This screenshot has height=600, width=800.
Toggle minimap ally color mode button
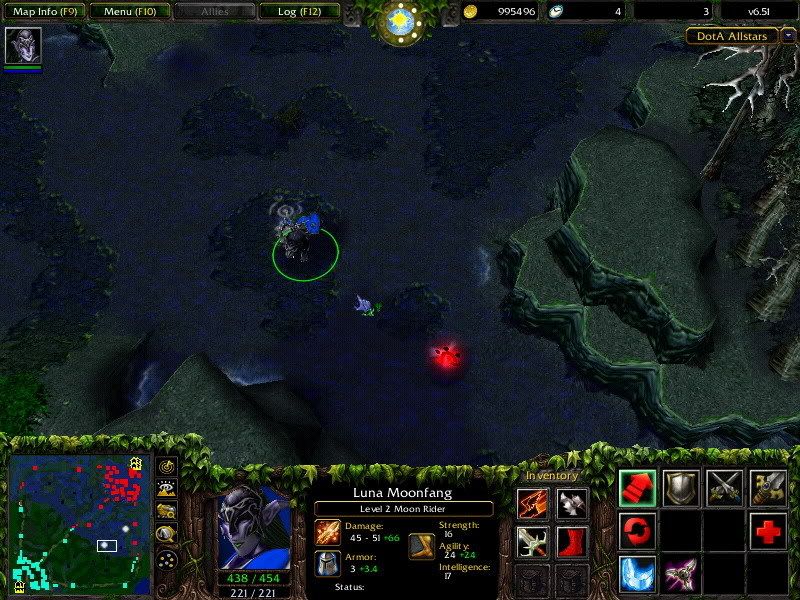point(167,512)
